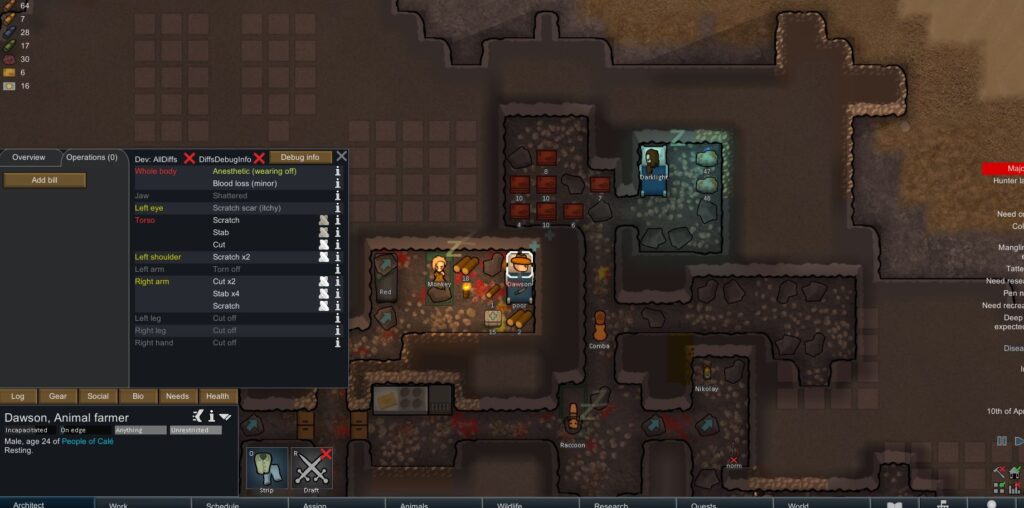Open the Gear tab
The width and height of the screenshot is (1024, 508).
(58, 396)
